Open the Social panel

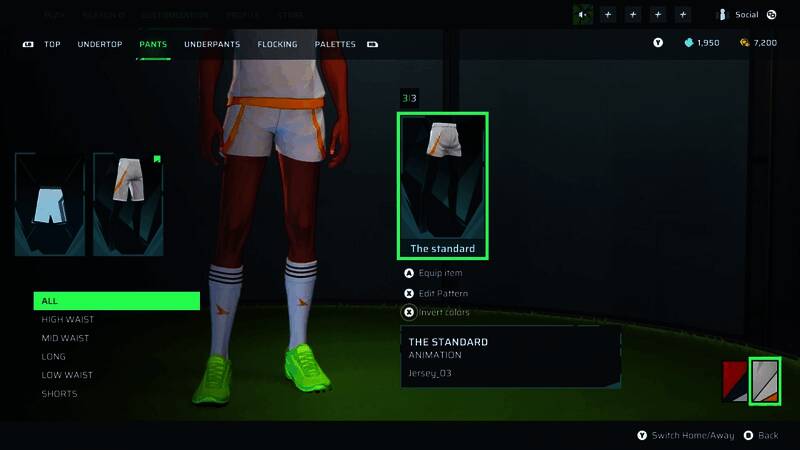pyautogui.click(x=746, y=15)
